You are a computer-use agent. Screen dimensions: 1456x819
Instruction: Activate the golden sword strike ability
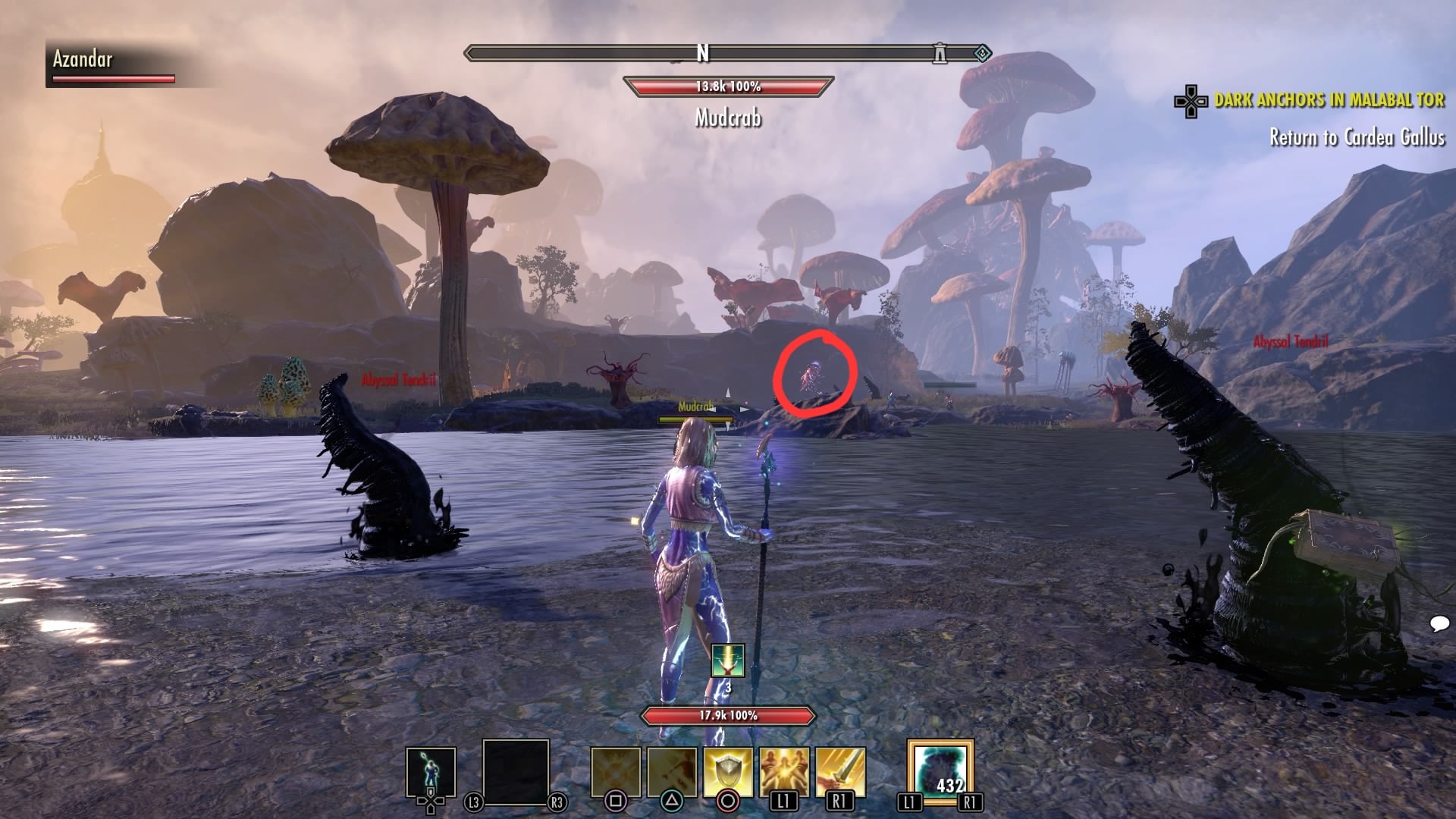click(840, 772)
